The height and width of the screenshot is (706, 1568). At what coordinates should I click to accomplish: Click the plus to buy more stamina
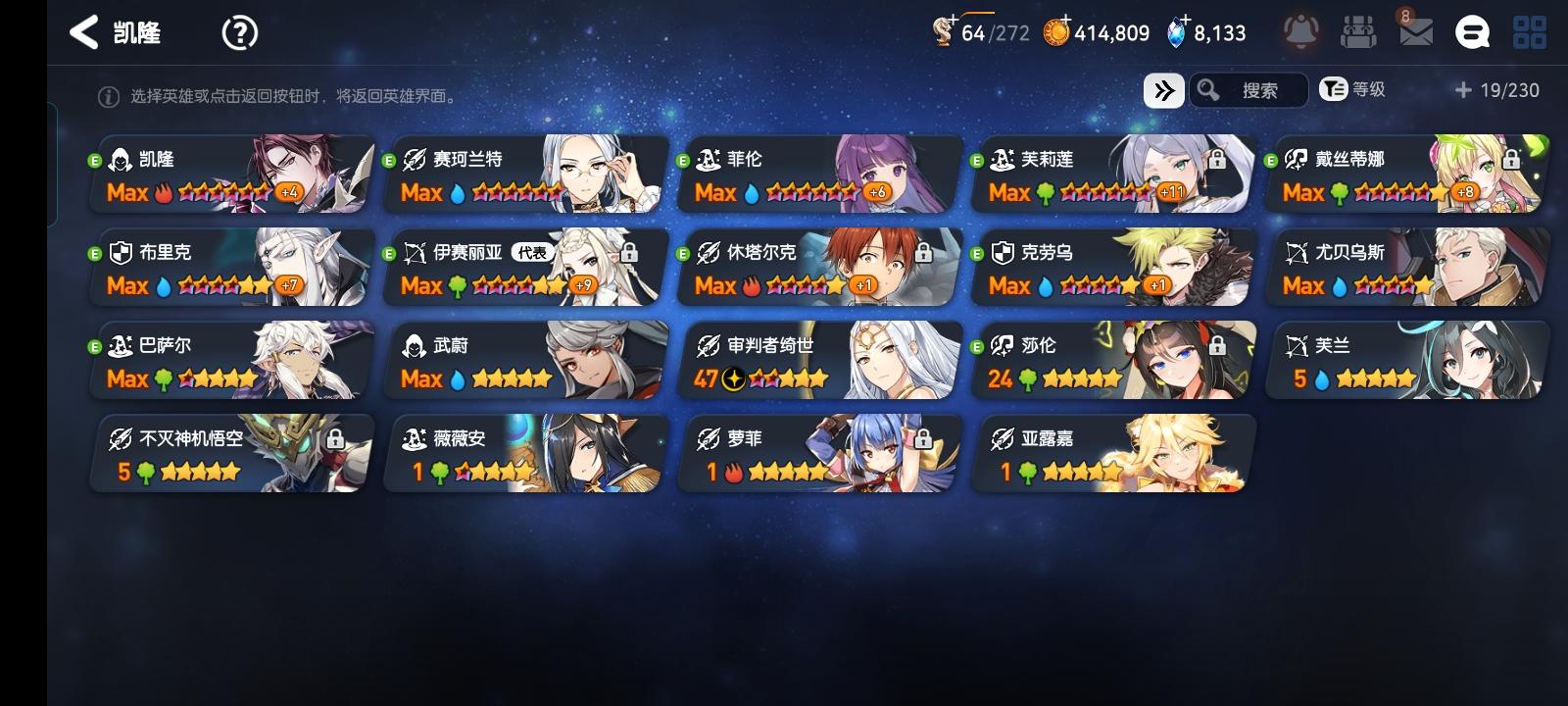(952, 21)
